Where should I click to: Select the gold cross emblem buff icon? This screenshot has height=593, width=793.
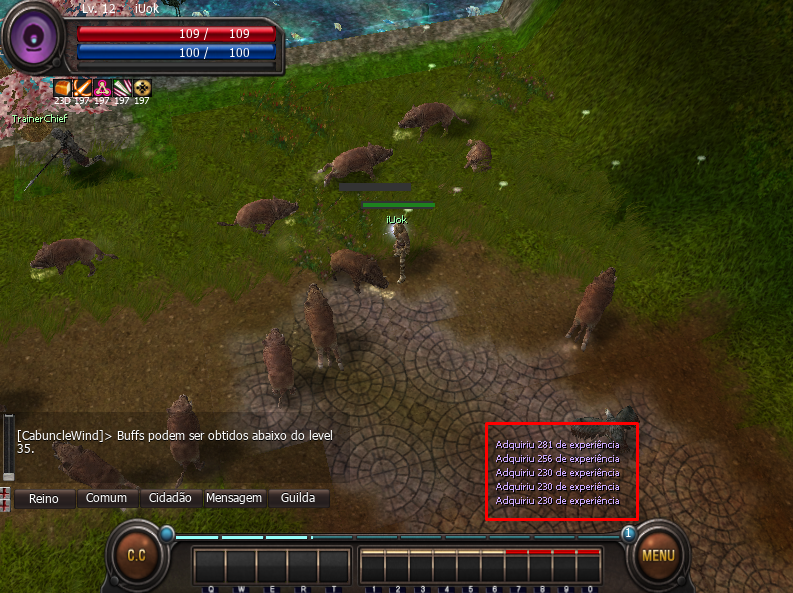point(142,87)
